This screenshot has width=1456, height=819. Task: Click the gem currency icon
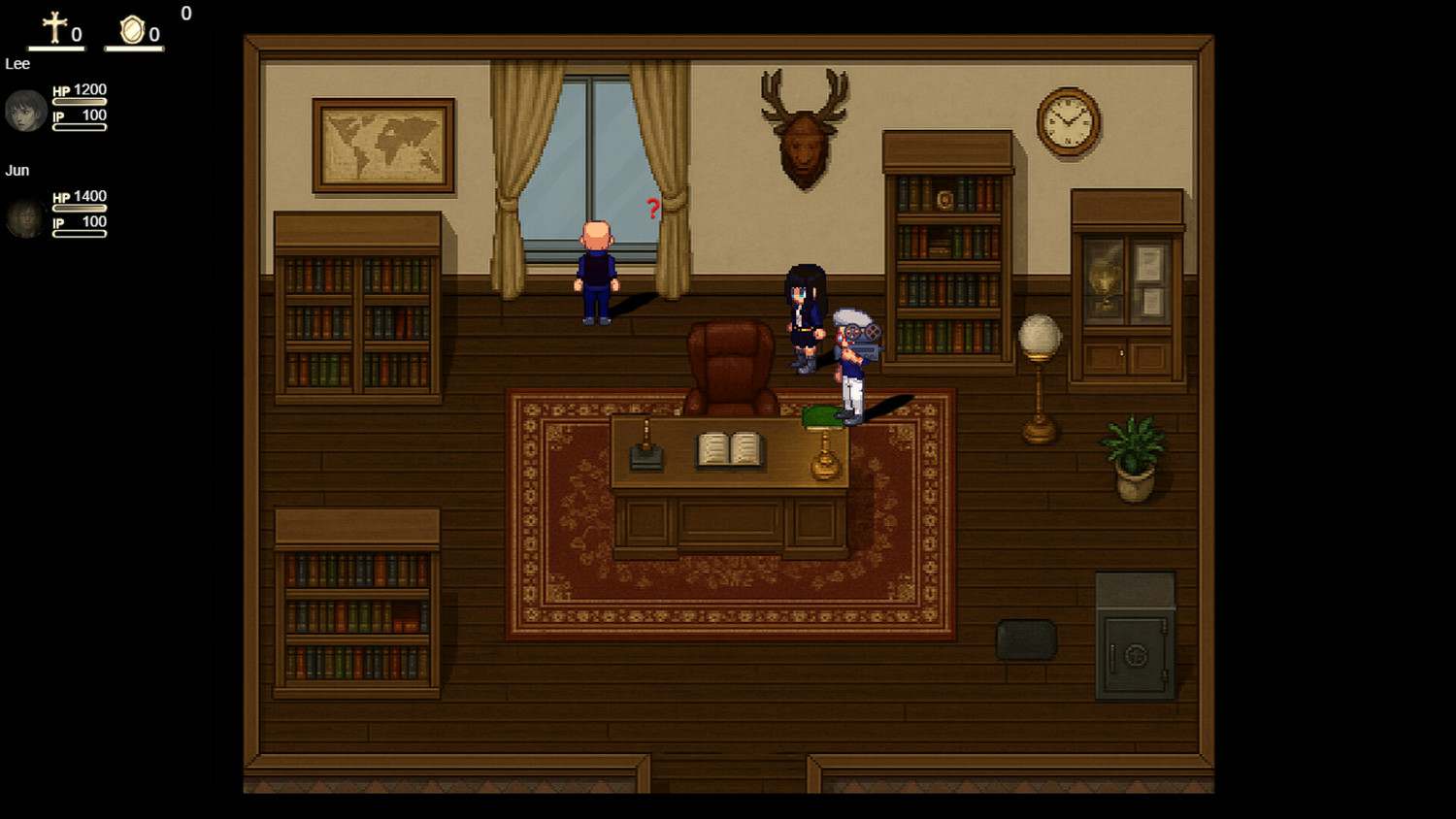pyautogui.click(x=132, y=30)
